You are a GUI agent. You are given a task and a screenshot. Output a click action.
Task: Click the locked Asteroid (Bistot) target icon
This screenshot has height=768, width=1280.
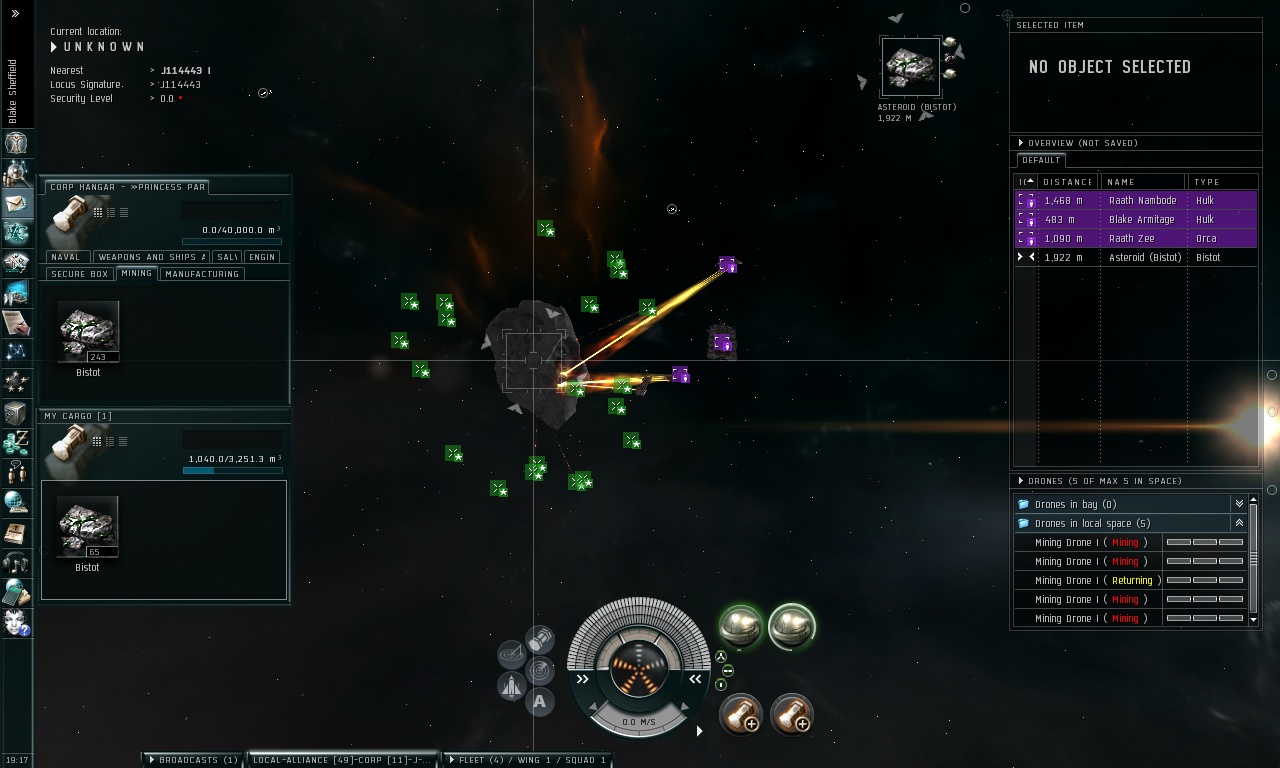pos(910,67)
